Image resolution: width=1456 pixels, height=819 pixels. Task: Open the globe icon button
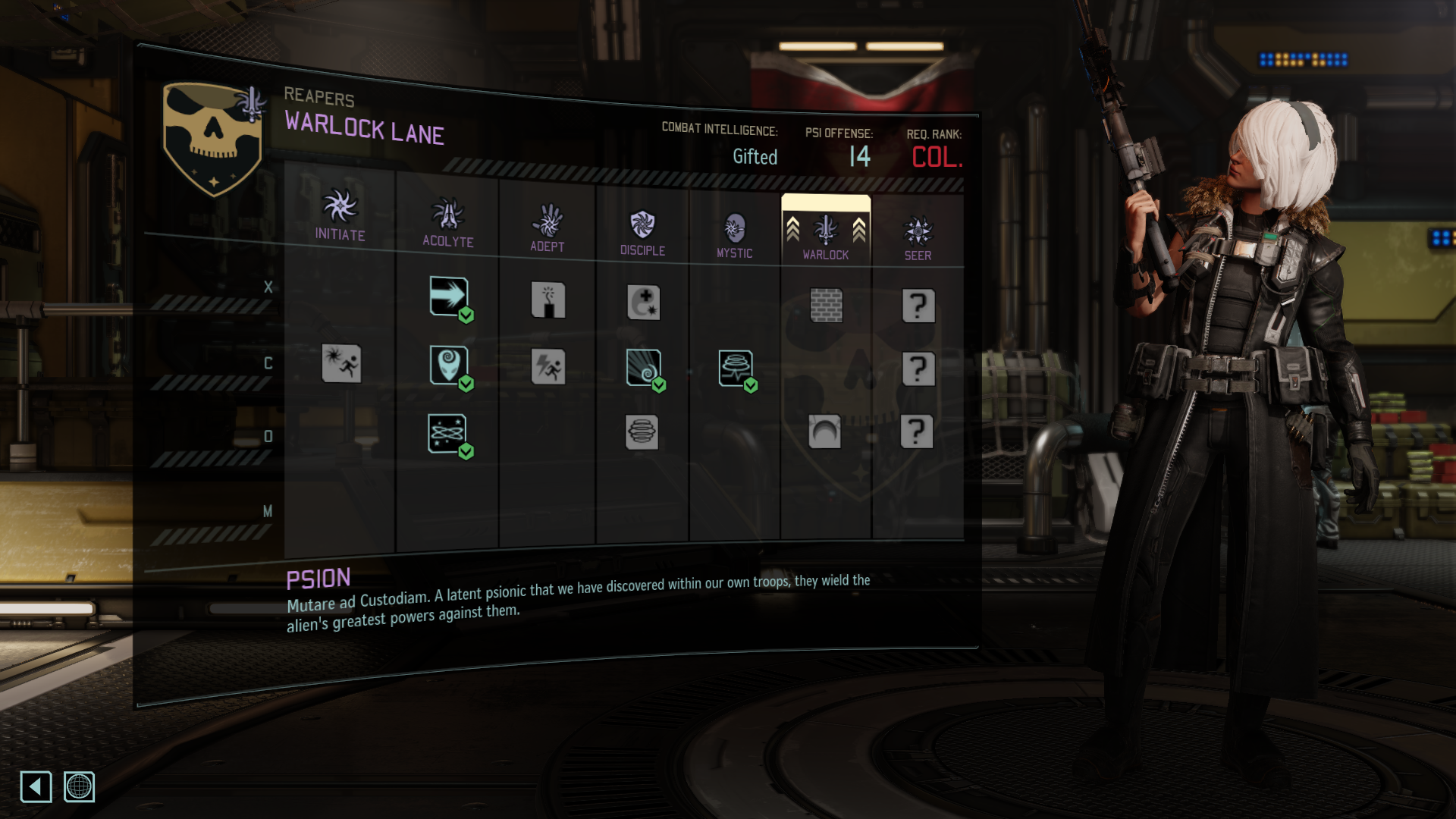pos(79,786)
